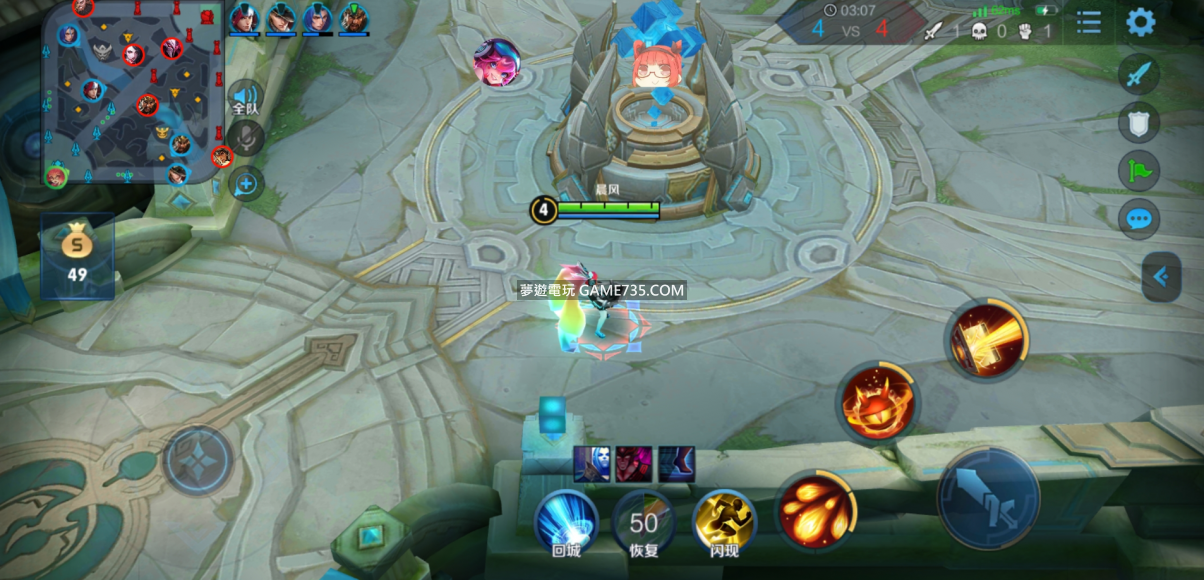The image size is (1204, 580).
Task: Send the green flag gather signal
Action: click(x=1139, y=170)
